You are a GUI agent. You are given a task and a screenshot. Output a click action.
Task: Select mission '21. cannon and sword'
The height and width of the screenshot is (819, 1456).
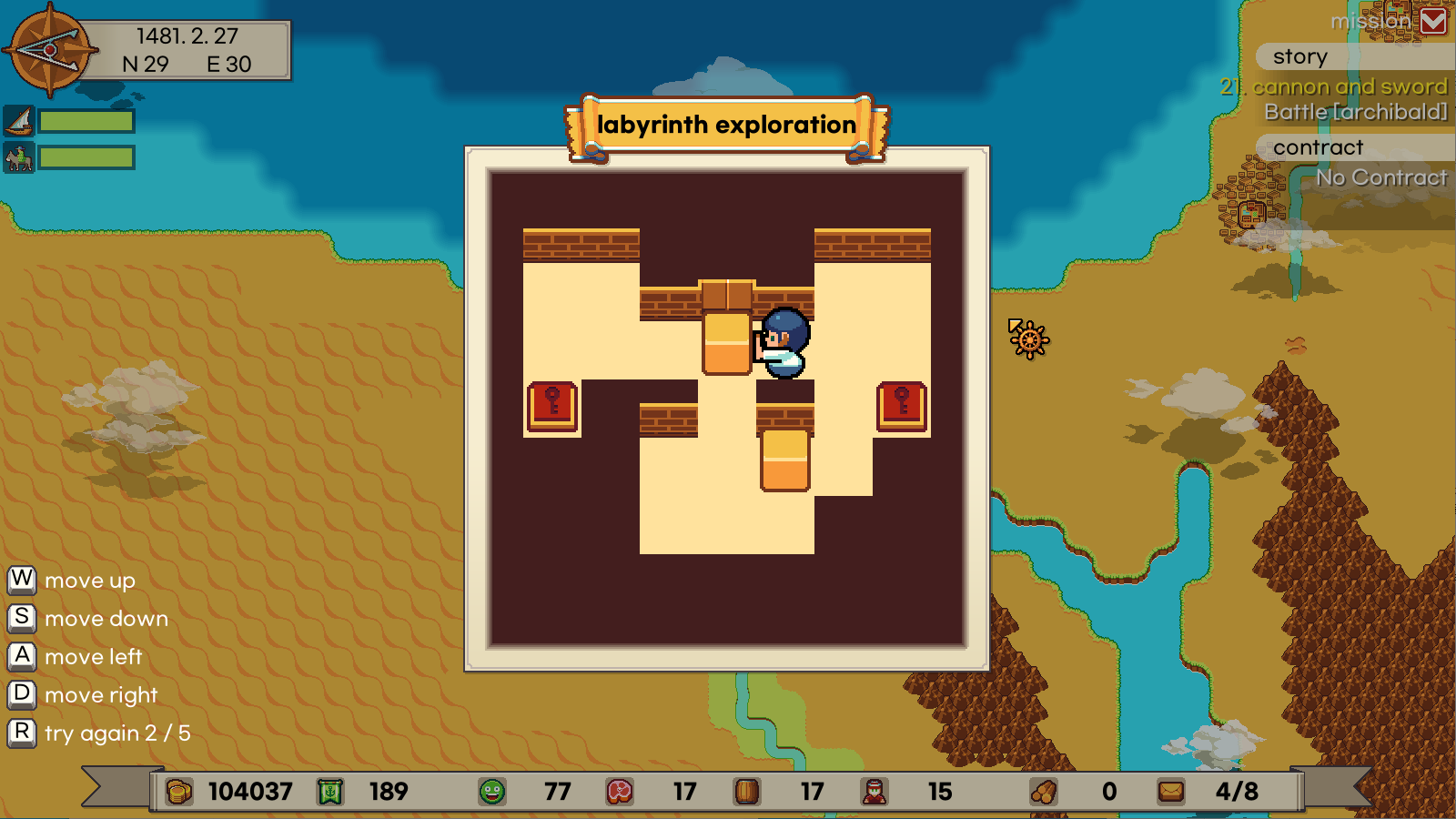[1334, 86]
